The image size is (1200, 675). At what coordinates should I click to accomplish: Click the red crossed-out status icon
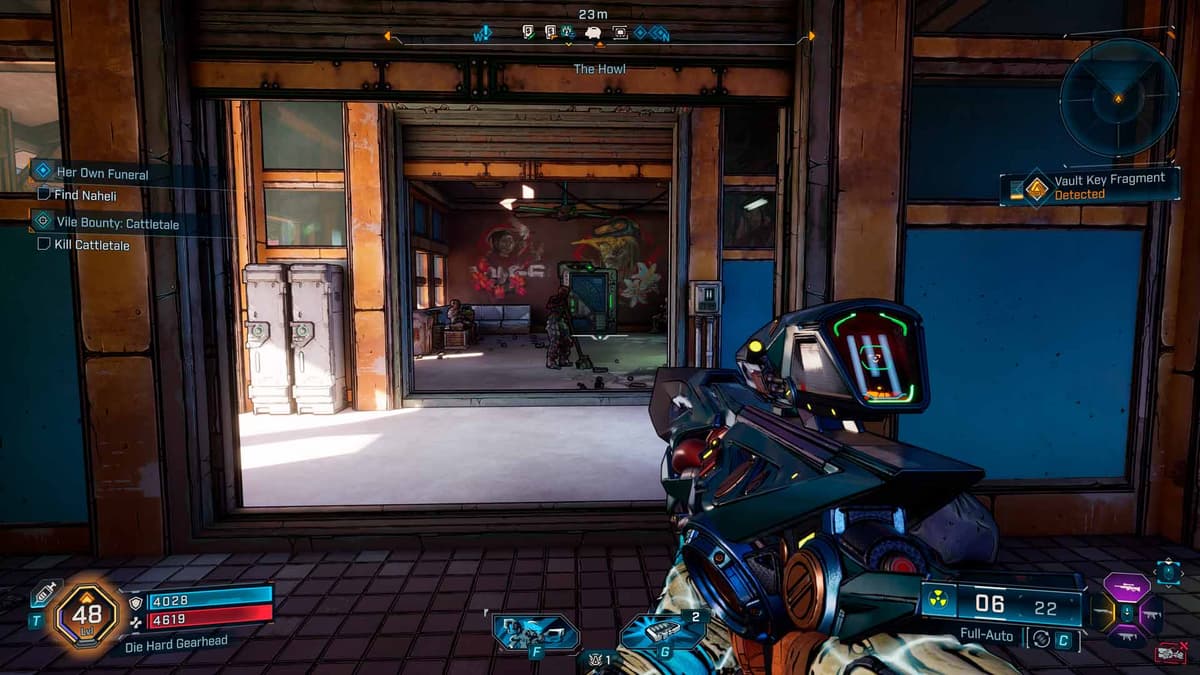(x=1169, y=653)
